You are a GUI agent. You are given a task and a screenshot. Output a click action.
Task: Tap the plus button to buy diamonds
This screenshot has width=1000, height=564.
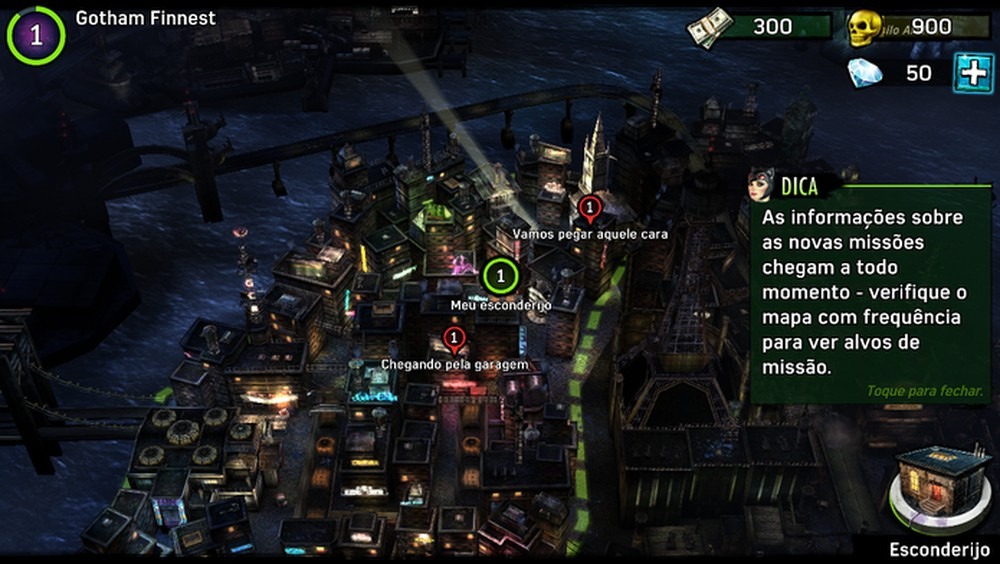click(972, 73)
